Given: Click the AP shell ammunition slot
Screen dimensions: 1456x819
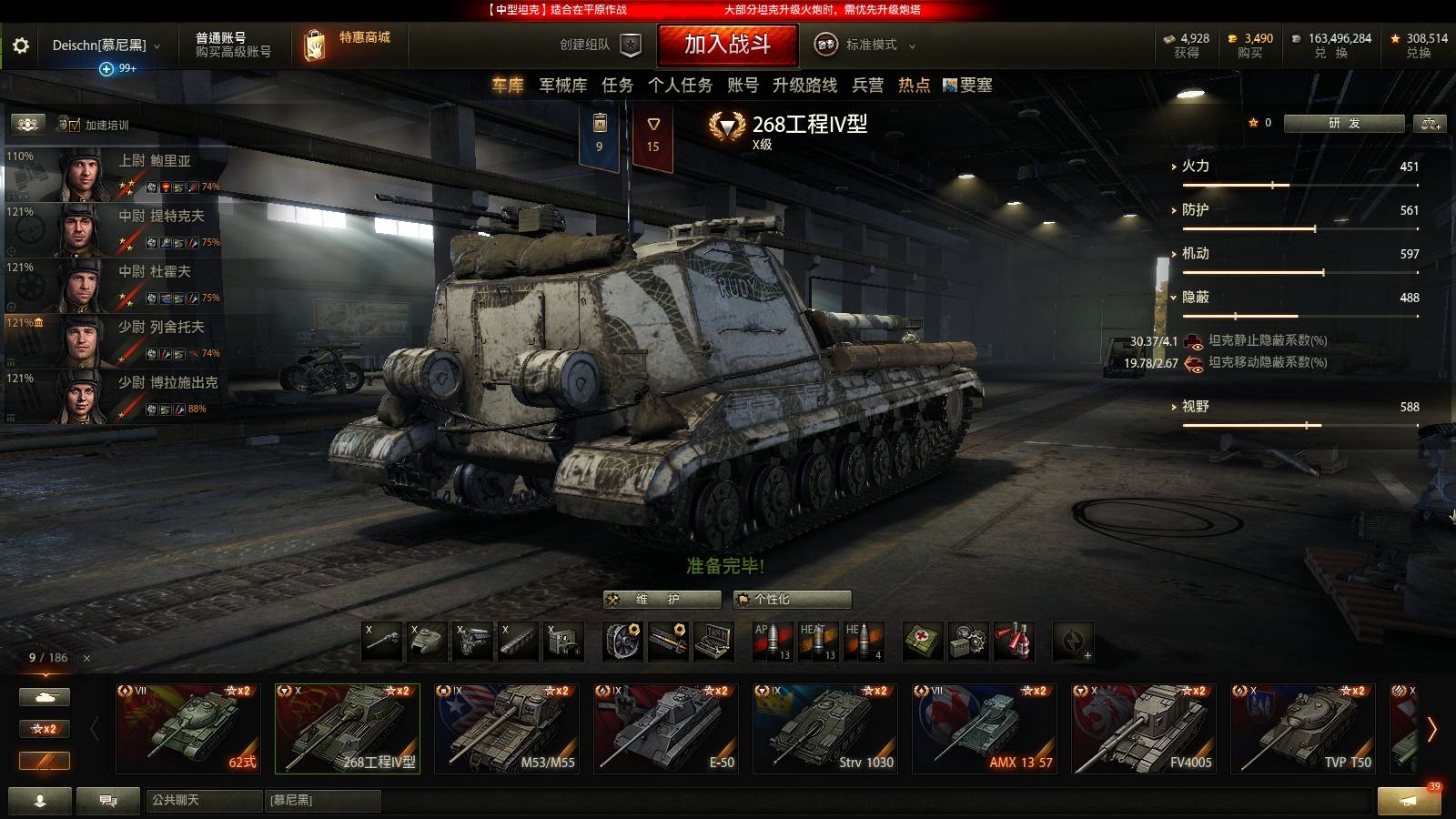Looking at the screenshot, I should pyautogui.click(x=772, y=642).
